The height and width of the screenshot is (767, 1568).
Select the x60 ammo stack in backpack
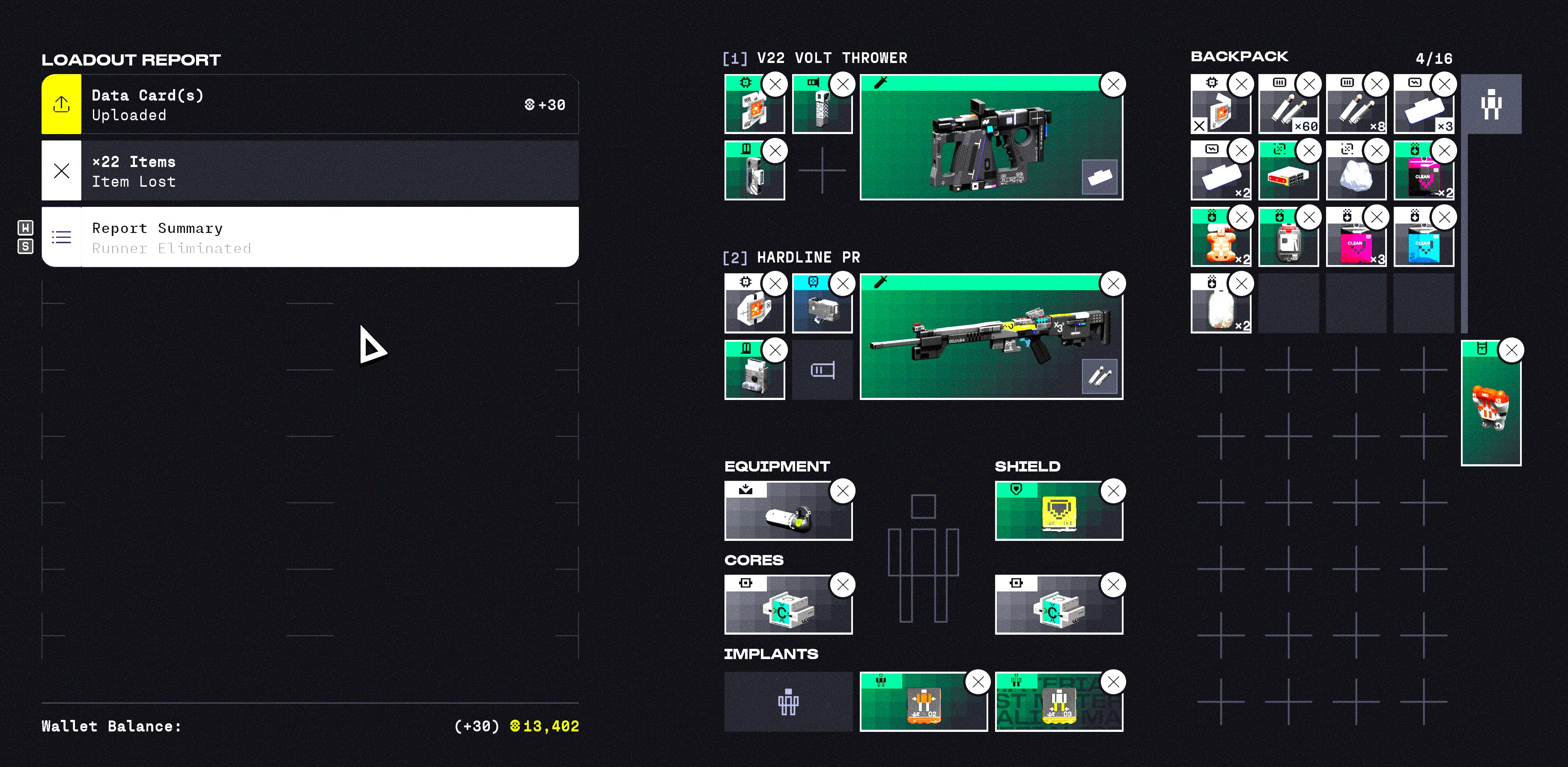point(1287,106)
